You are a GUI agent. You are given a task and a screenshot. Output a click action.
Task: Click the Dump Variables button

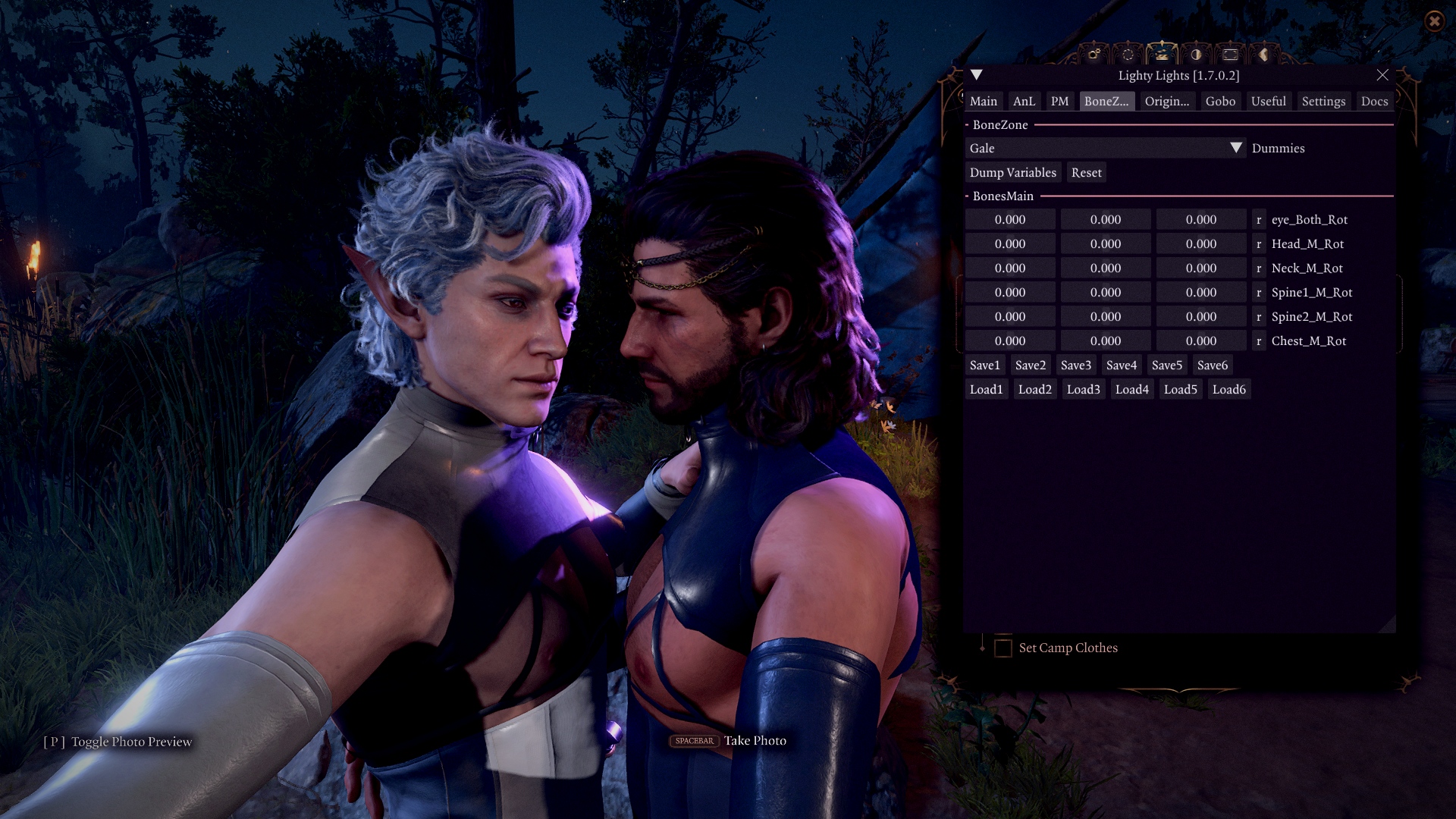coord(1012,172)
